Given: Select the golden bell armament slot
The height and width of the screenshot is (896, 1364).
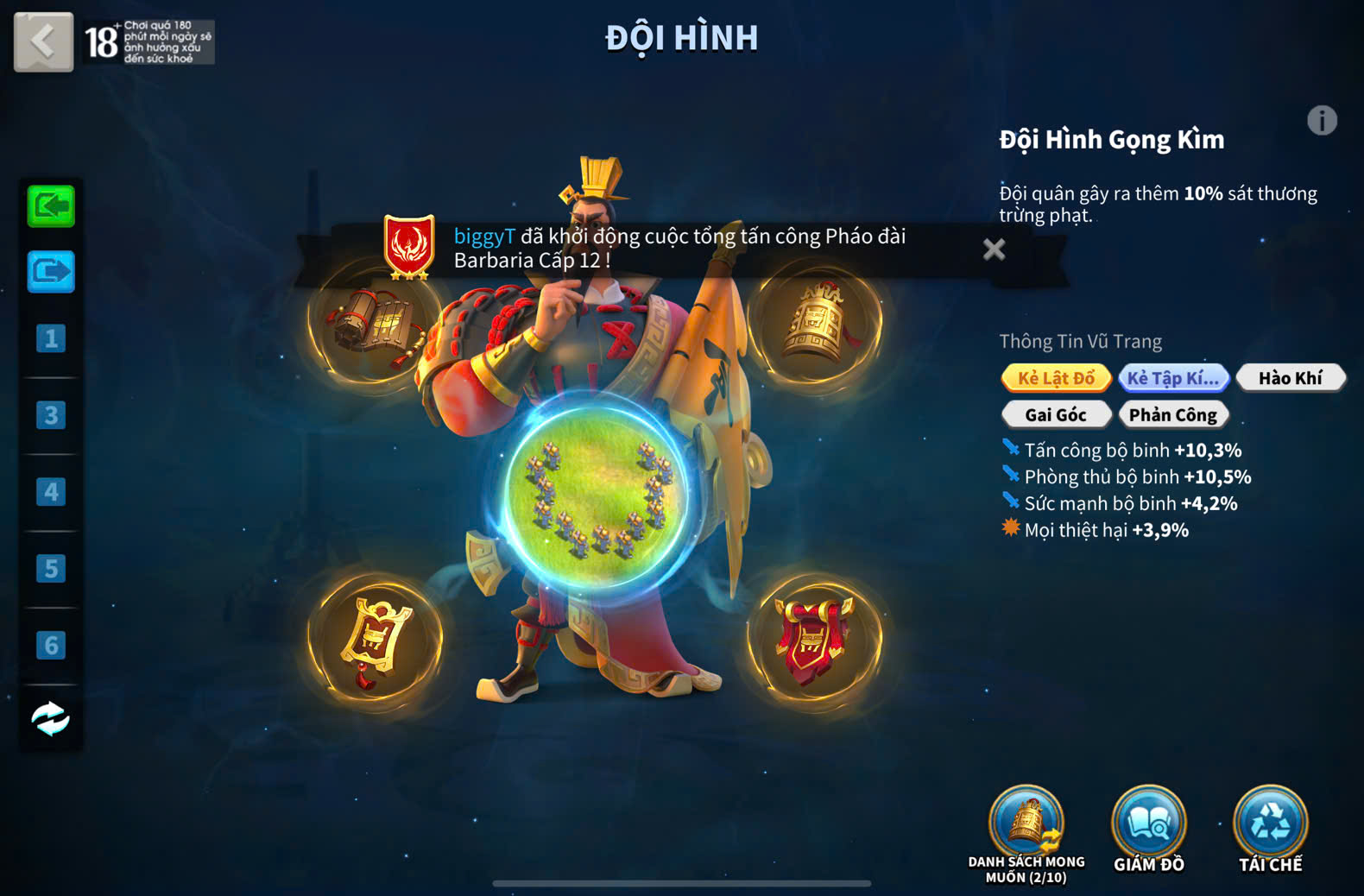Looking at the screenshot, I should [x=815, y=323].
